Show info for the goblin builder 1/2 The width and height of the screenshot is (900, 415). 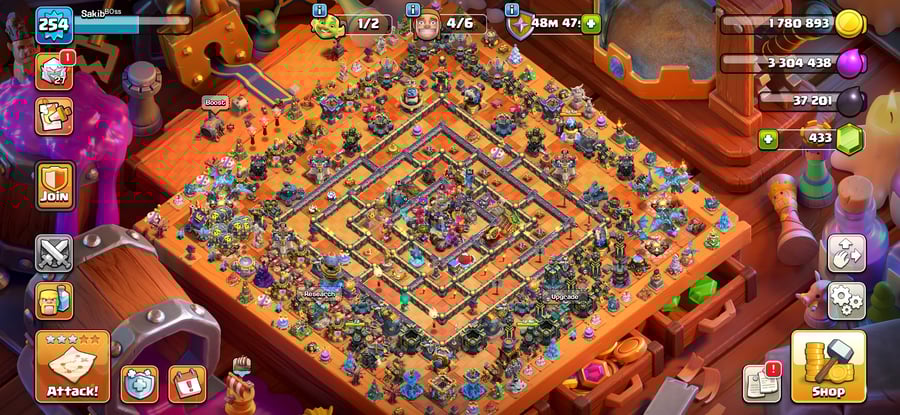click(320, 10)
